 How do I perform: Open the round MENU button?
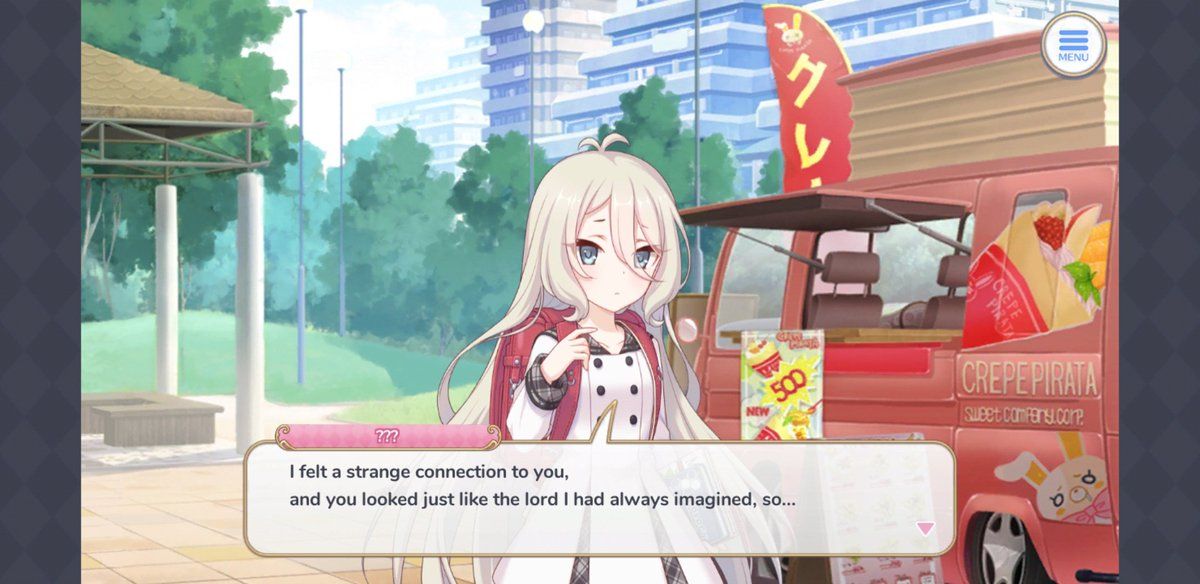point(1073,44)
